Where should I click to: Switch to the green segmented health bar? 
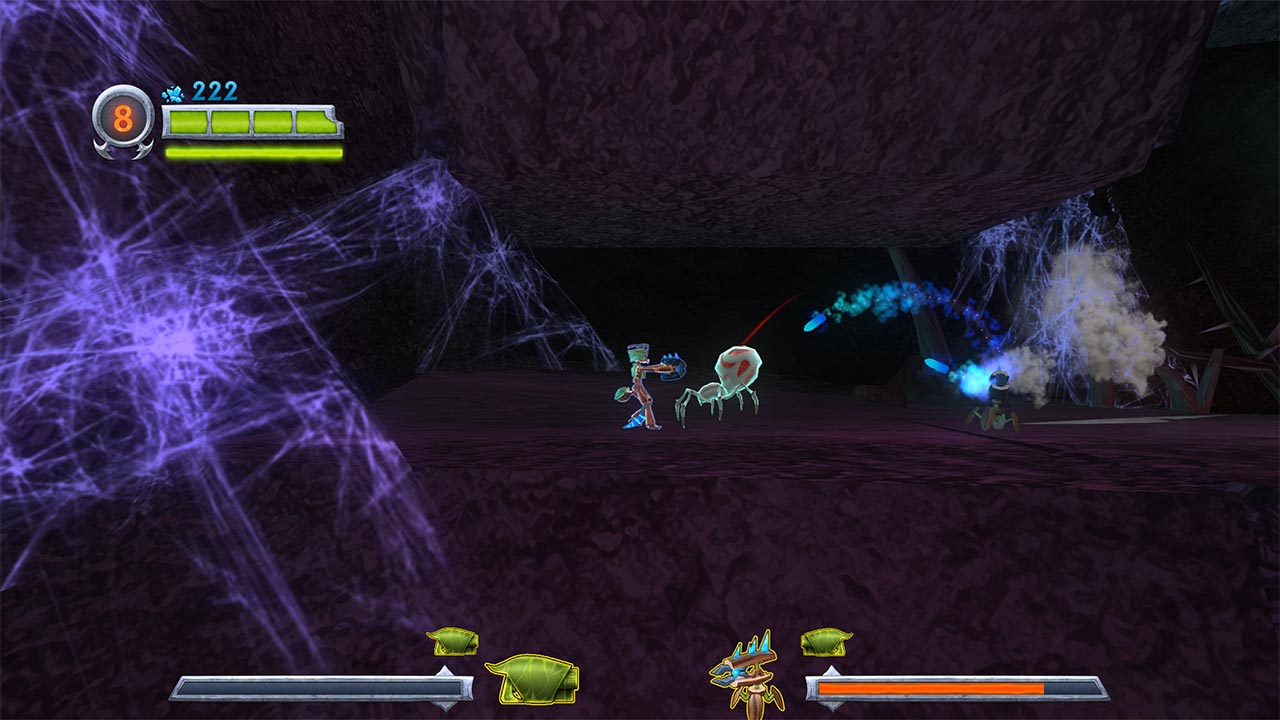[250, 120]
